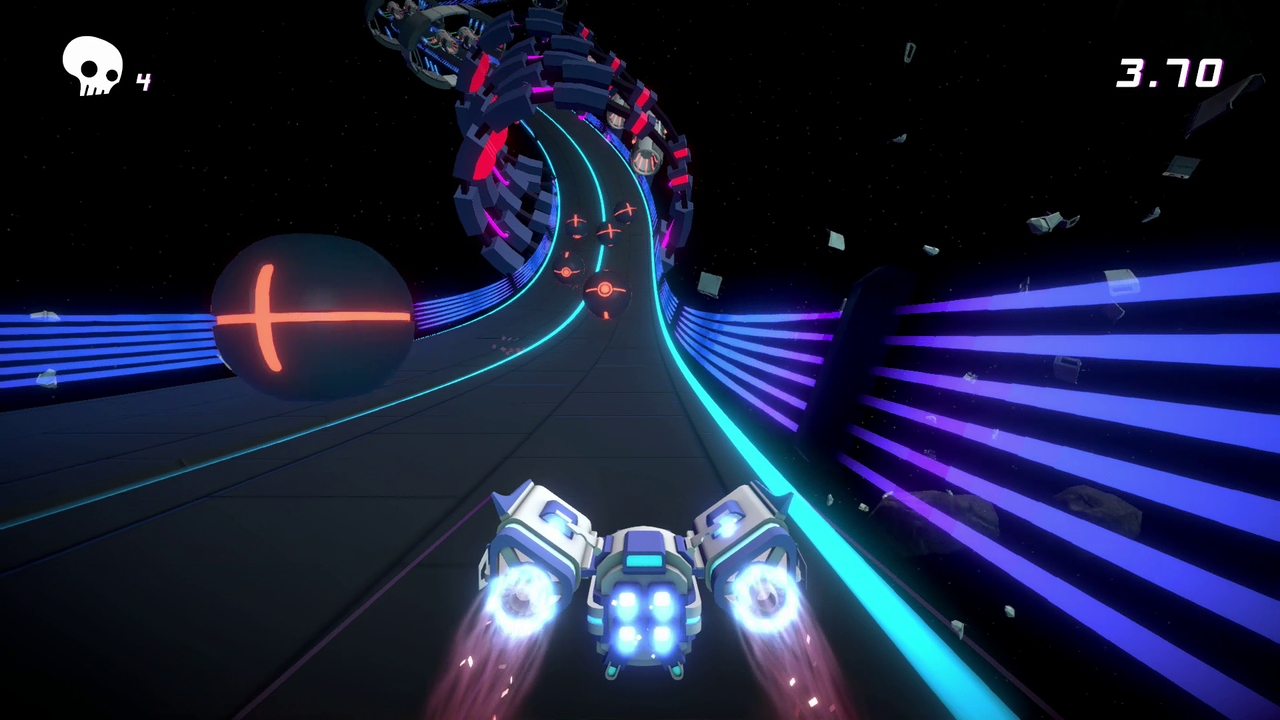Toggle the small mine near the track center
Viewport: 1280px width, 720px height.
565,272
